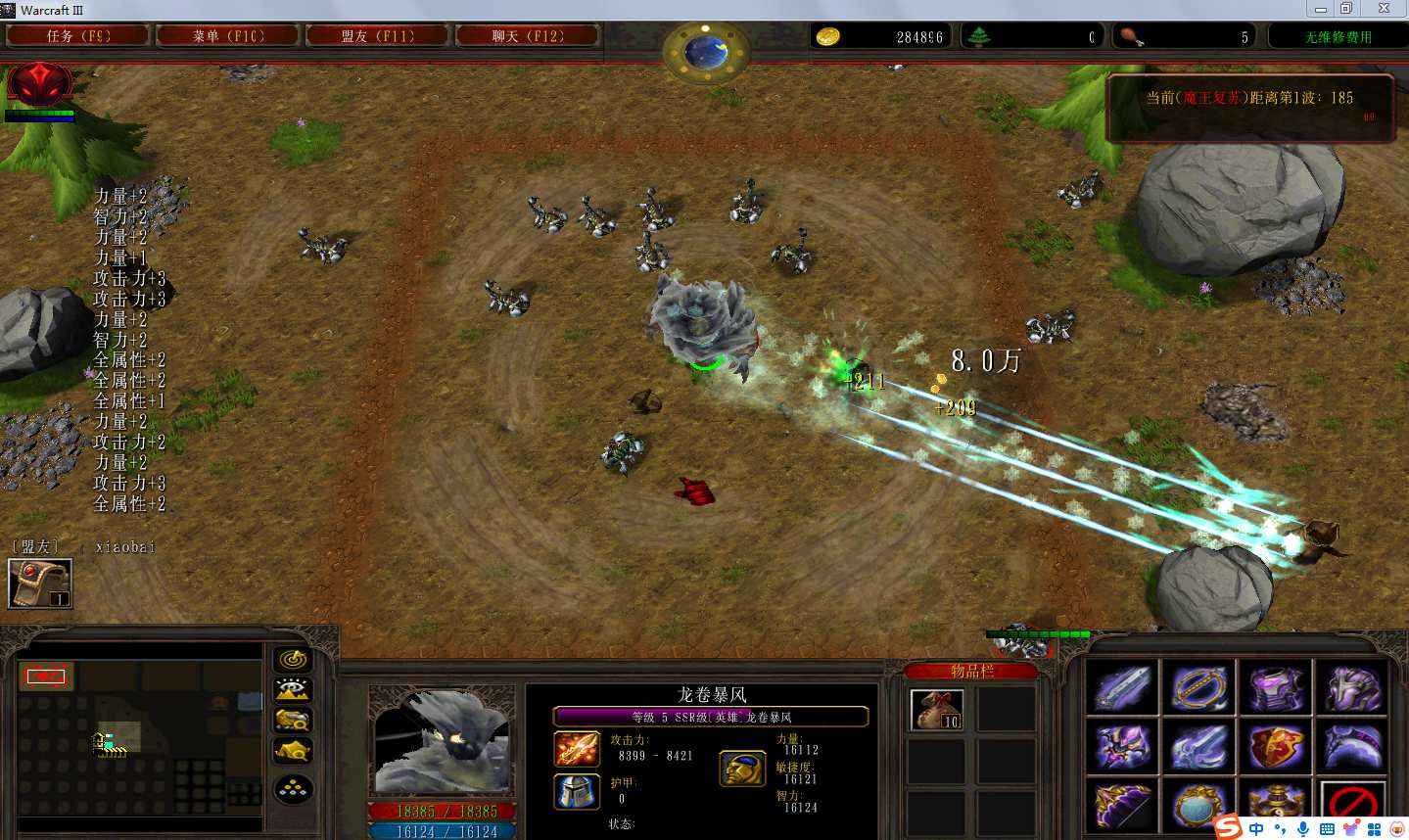Select the purple chest armor ability
The height and width of the screenshot is (840, 1409).
pos(1276,687)
